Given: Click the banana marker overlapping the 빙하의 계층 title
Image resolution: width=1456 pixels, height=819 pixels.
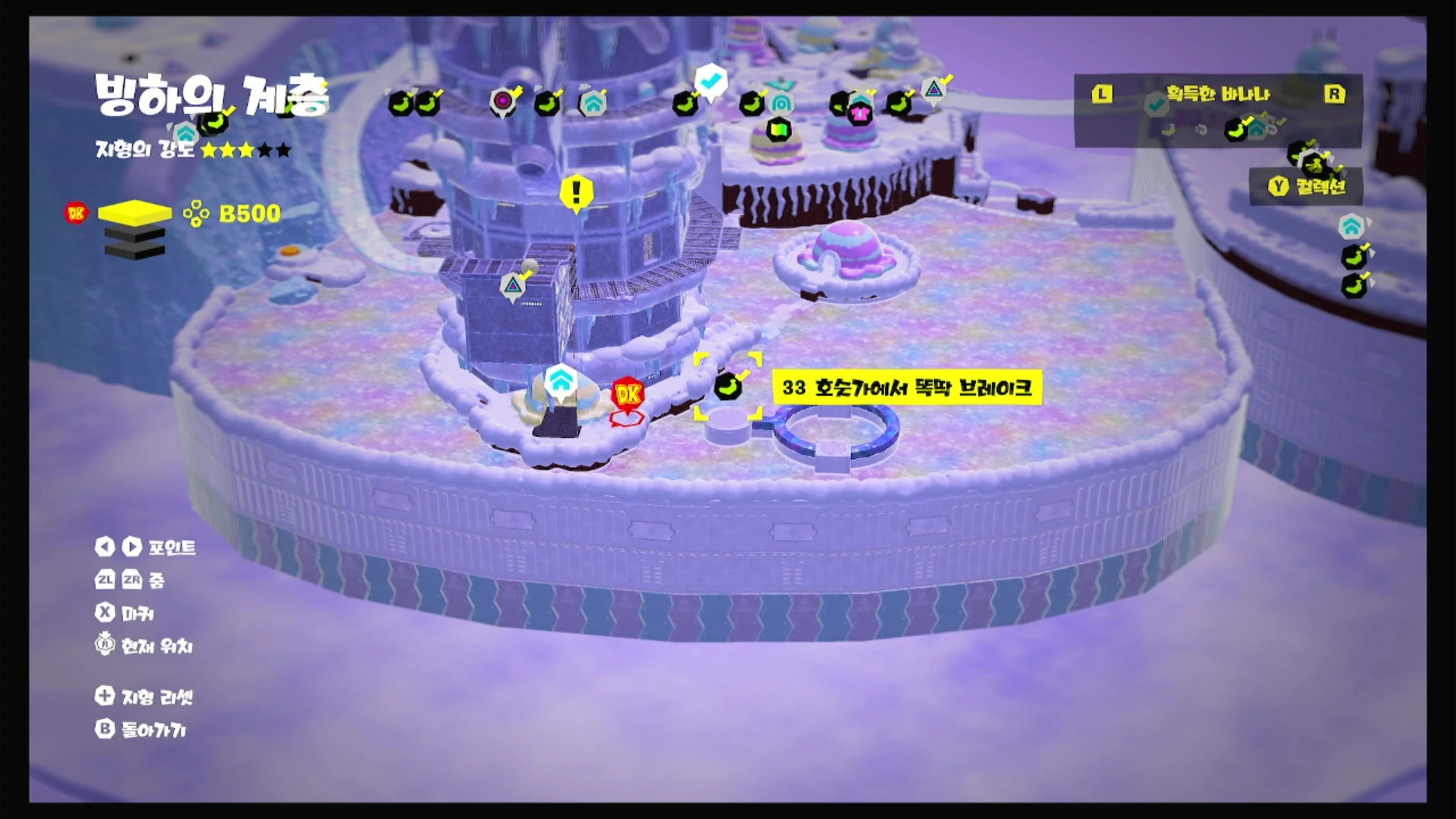Looking at the screenshot, I should pos(213,121).
